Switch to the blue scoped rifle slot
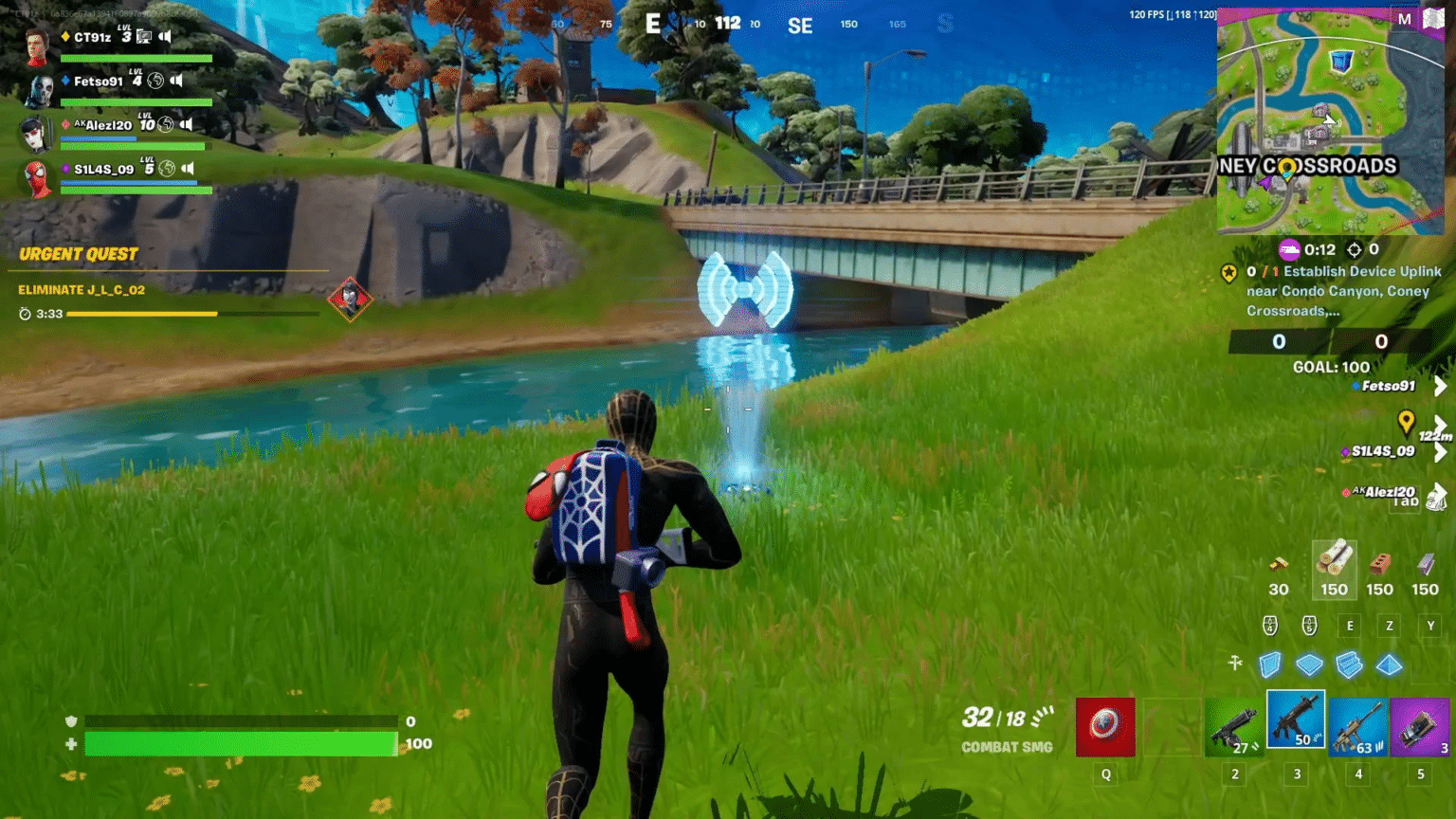 click(1357, 727)
